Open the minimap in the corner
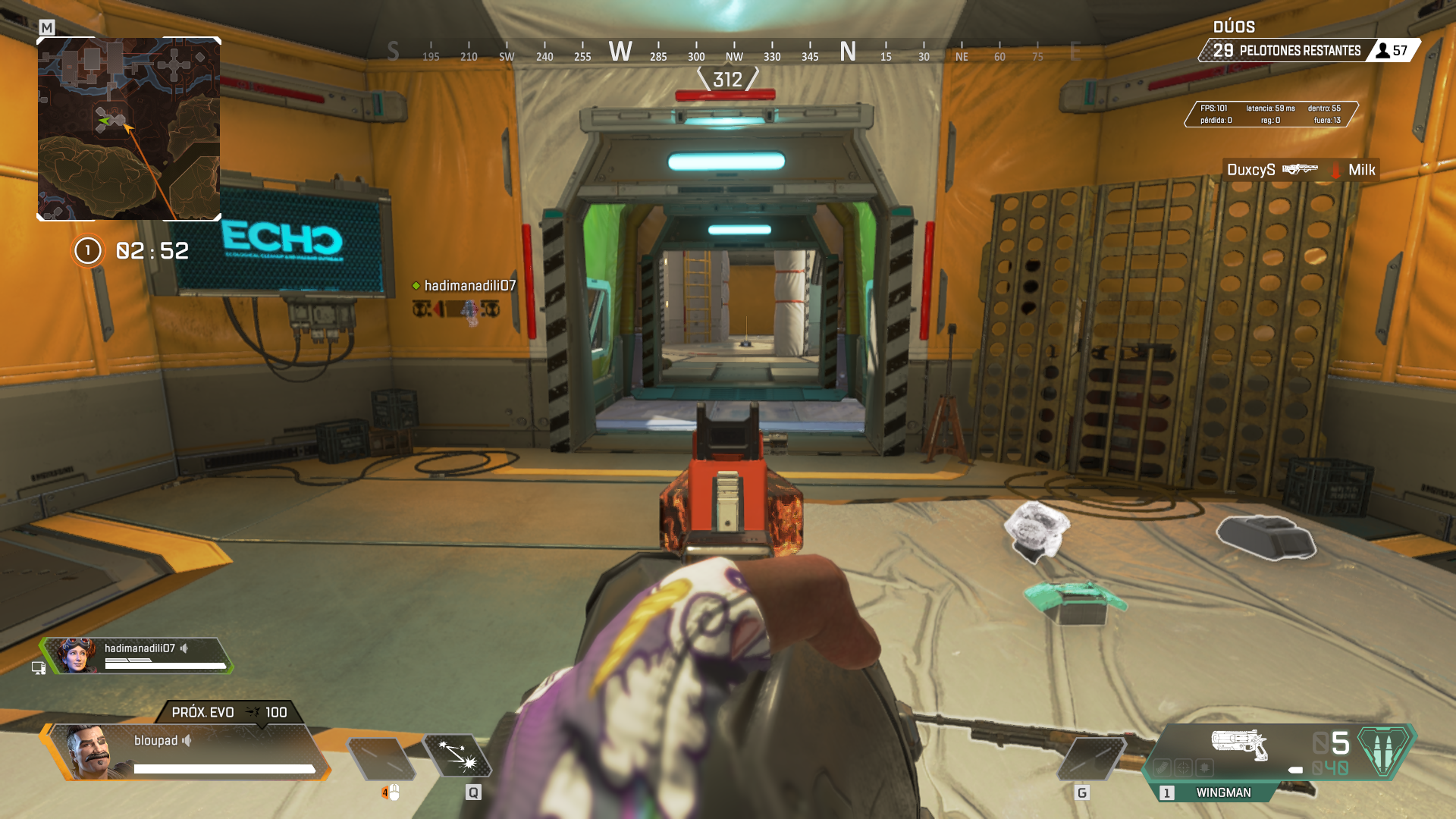 click(x=129, y=129)
